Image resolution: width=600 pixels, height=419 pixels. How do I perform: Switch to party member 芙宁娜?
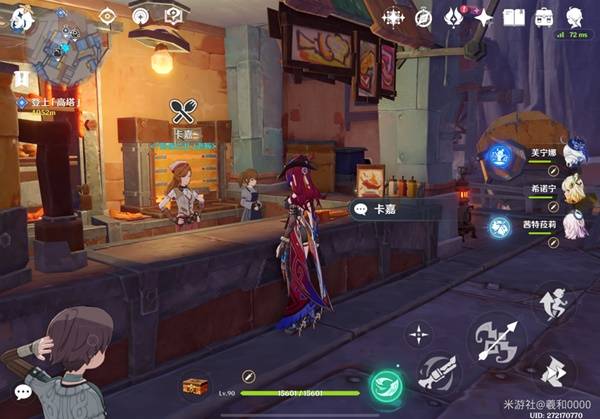[573, 153]
